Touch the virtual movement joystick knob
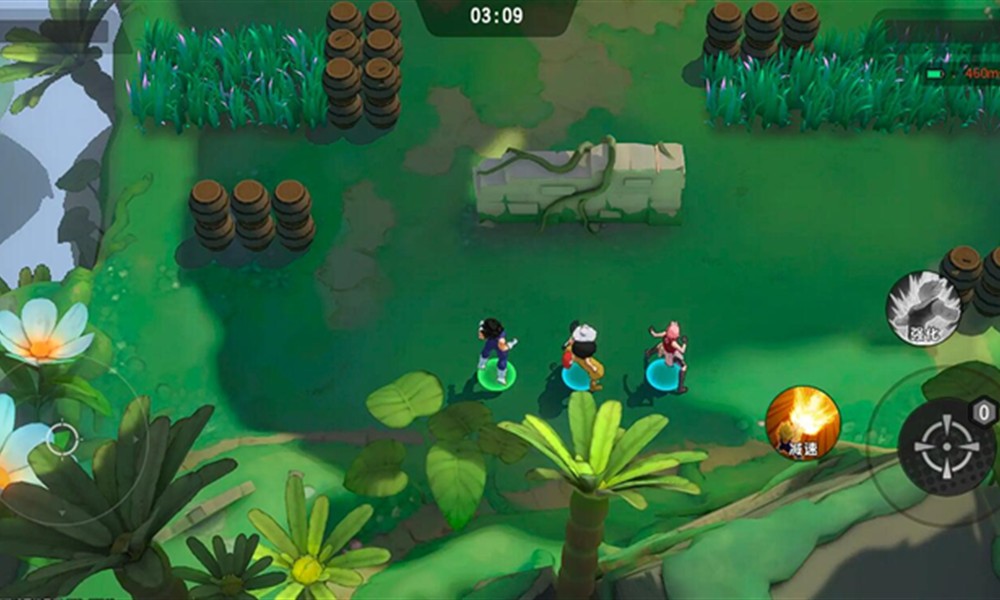The height and width of the screenshot is (600, 1000). click(x=62, y=438)
